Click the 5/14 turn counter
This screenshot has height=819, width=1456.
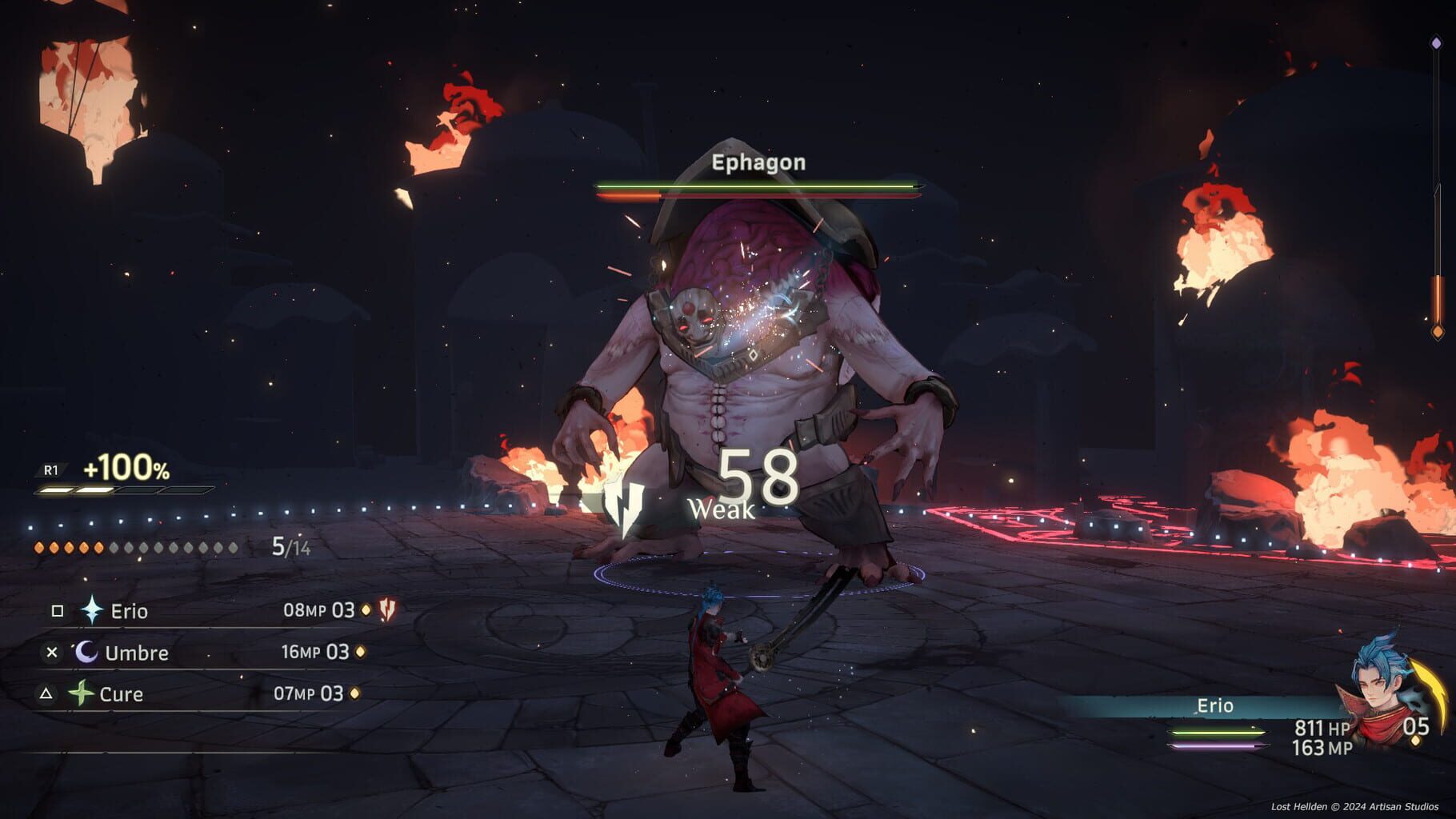290,548
